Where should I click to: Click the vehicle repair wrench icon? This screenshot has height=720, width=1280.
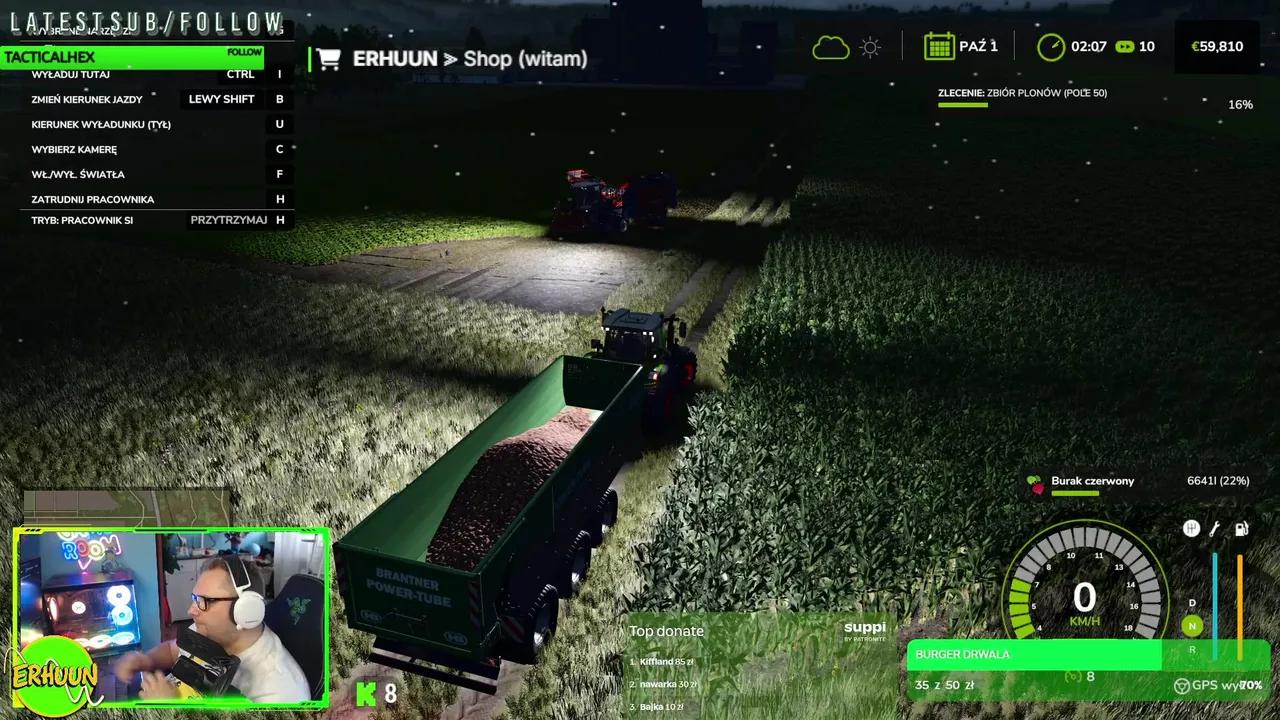click(x=1215, y=528)
